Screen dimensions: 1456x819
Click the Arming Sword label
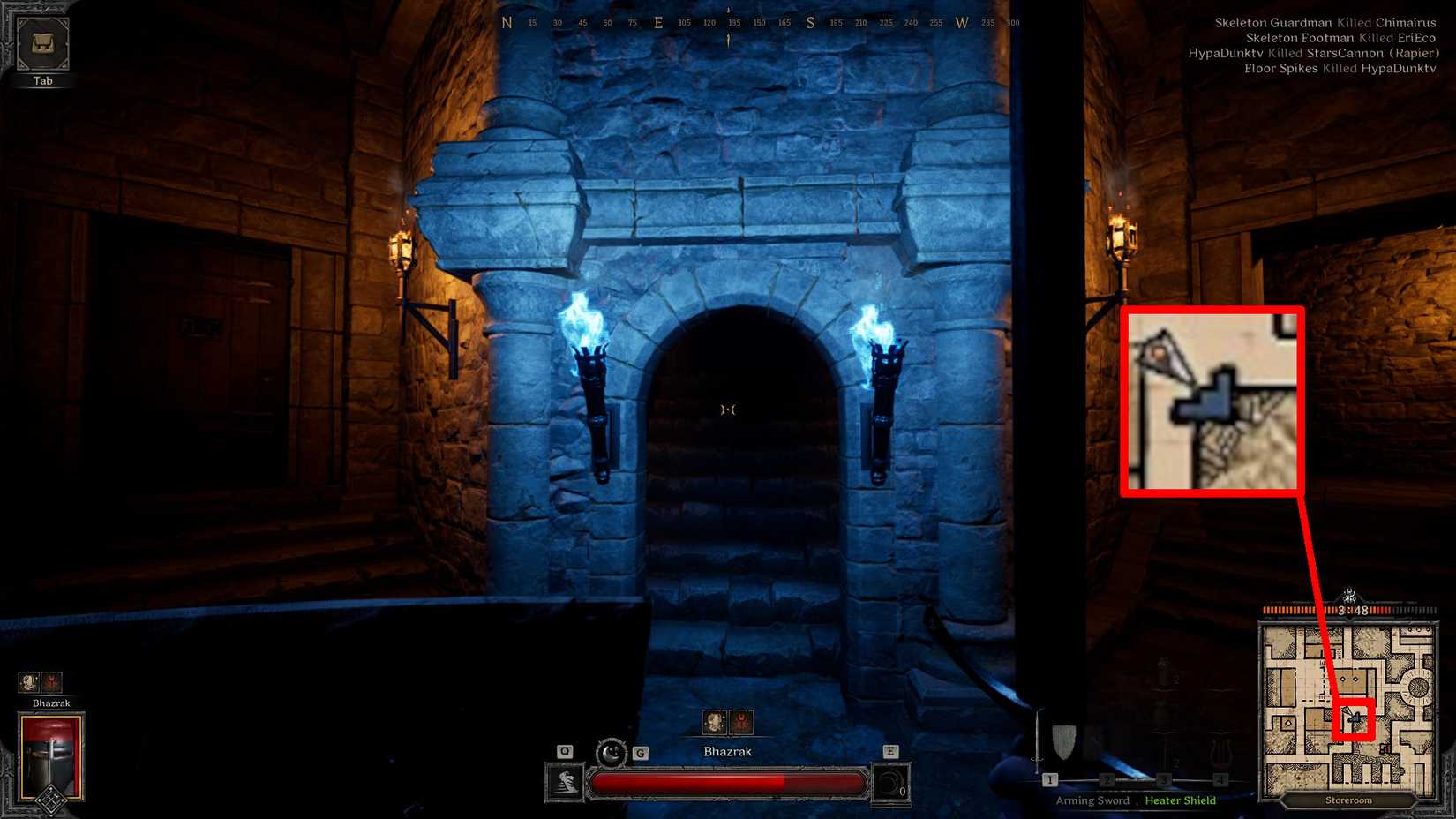point(1092,800)
